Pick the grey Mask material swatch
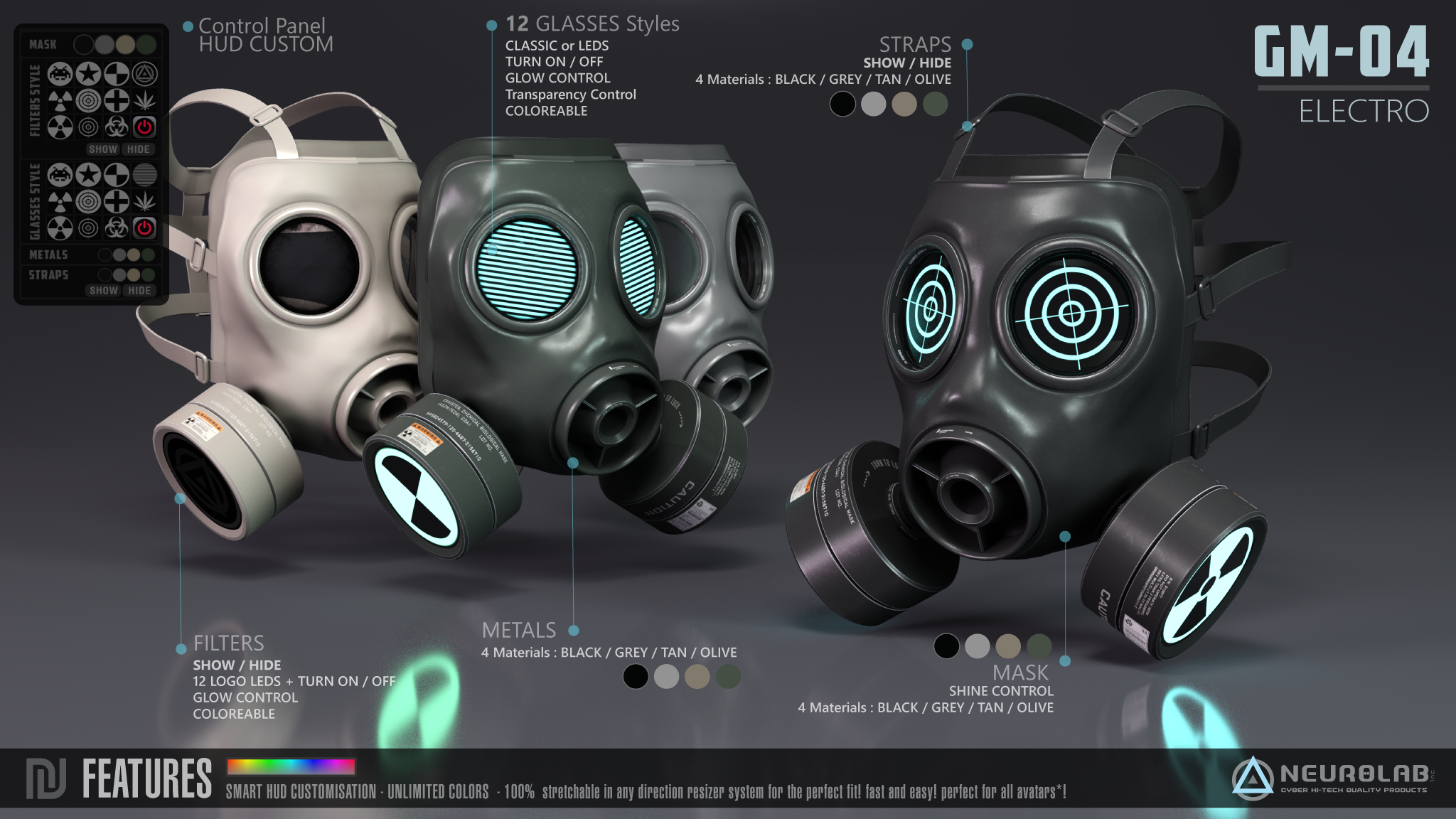1456x819 pixels. [x=105, y=45]
